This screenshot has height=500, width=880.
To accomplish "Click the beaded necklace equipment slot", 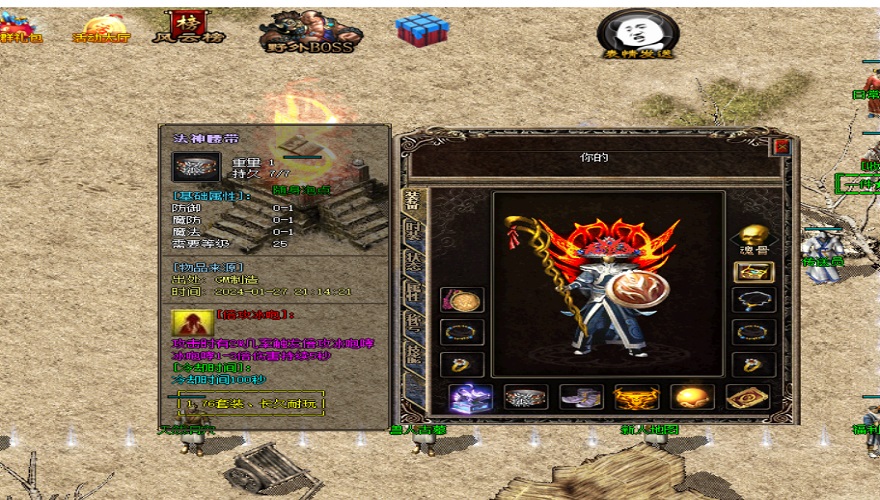I will [x=753, y=300].
